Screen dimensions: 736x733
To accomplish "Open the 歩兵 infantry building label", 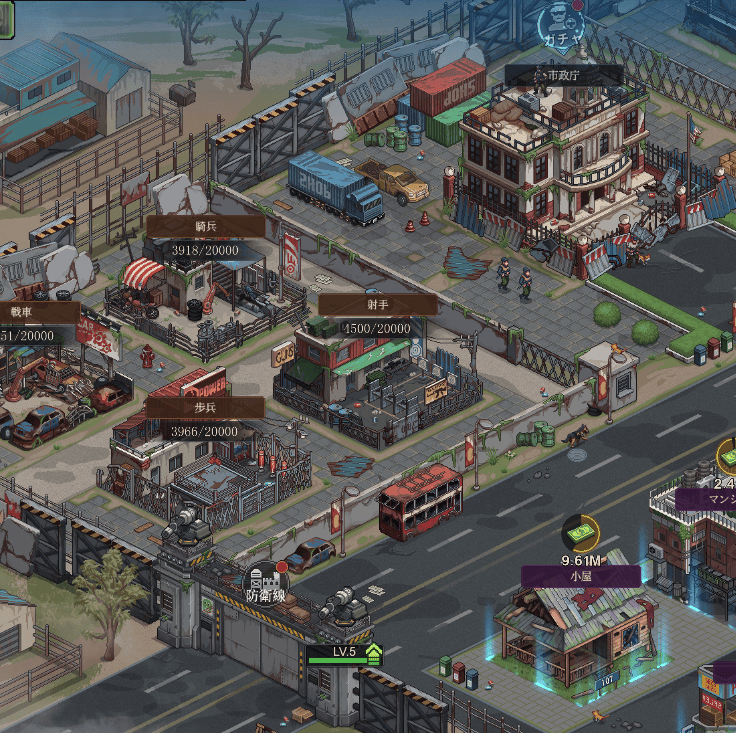I will pyautogui.click(x=204, y=408).
